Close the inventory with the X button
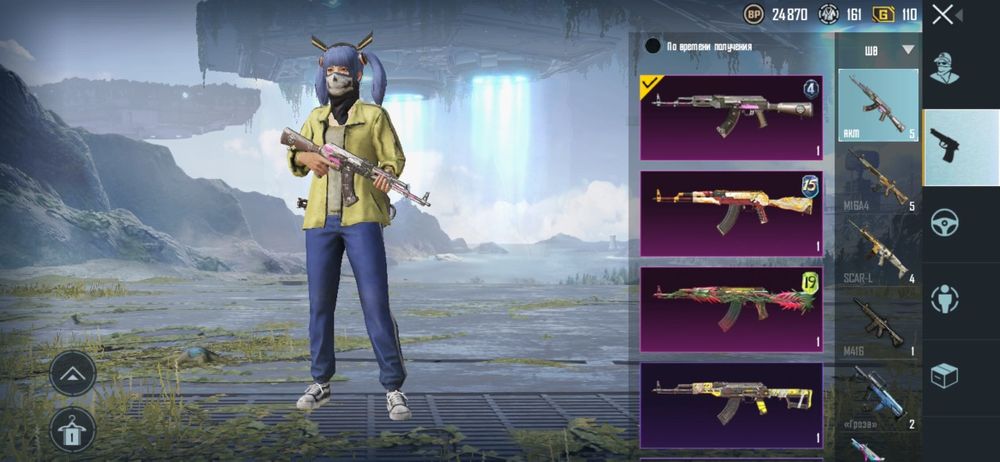 942,14
